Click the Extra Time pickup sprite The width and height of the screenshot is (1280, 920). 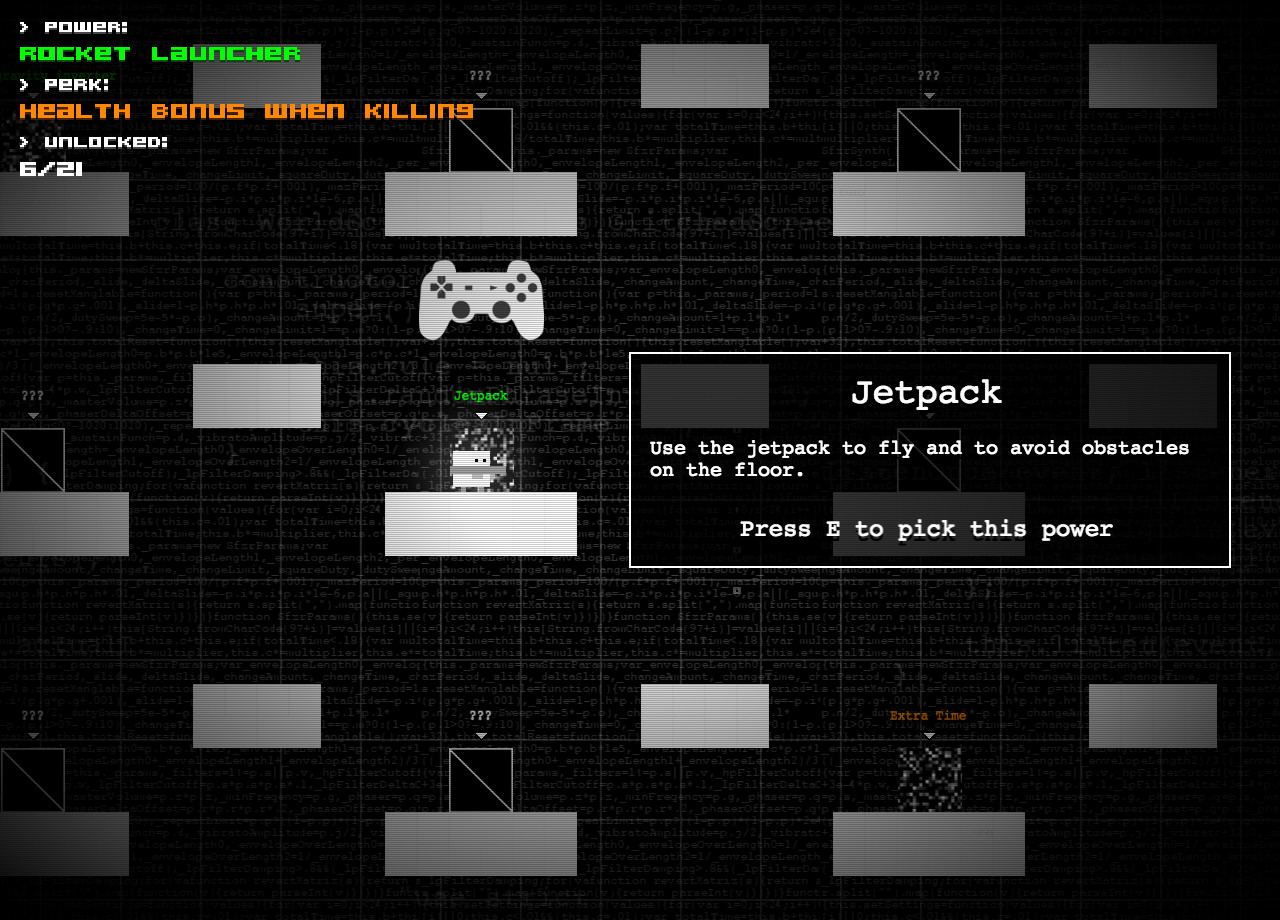pyautogui.click(x=929, y=780)
